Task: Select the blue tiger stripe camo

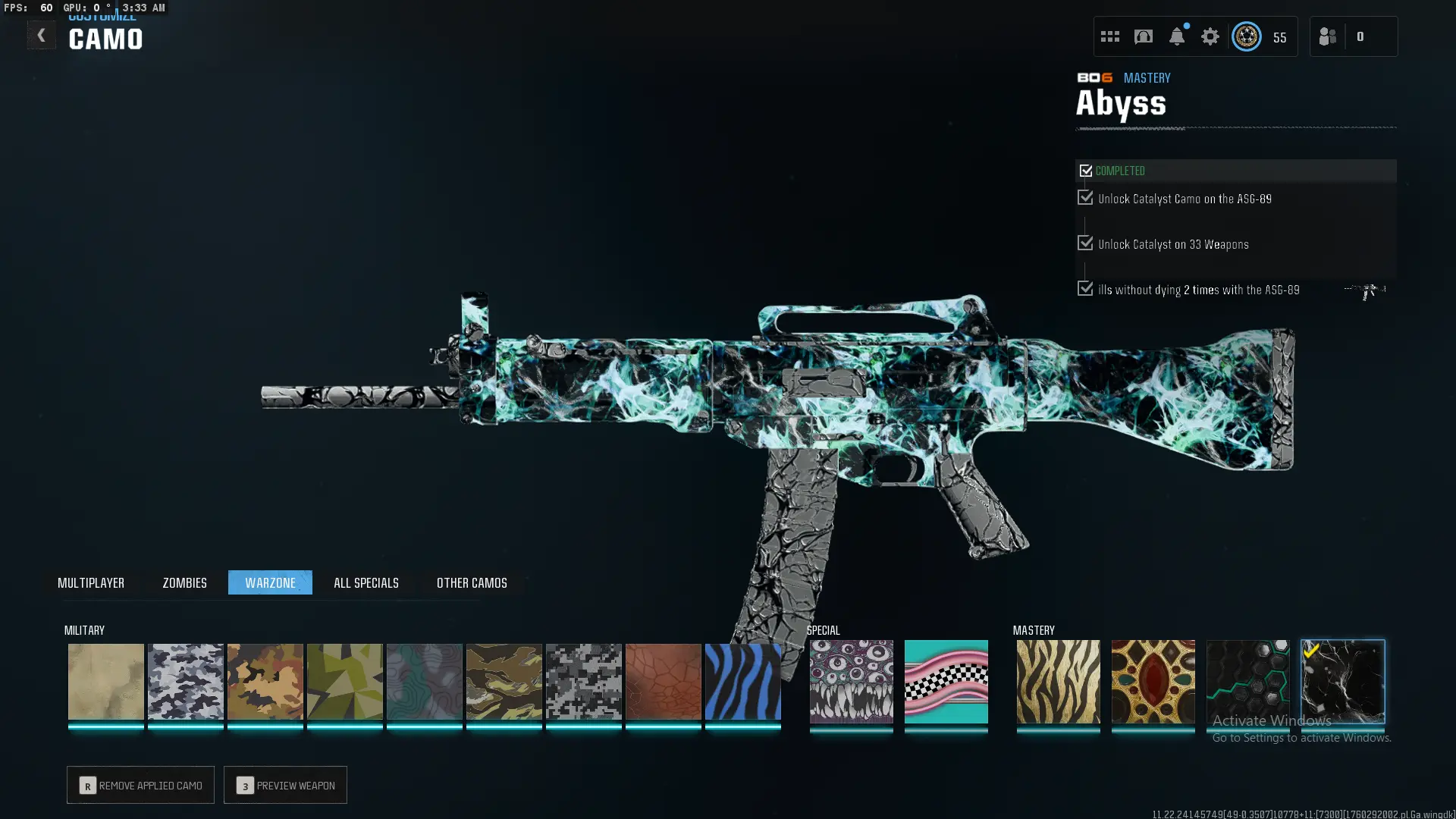Action: [743, 681]
